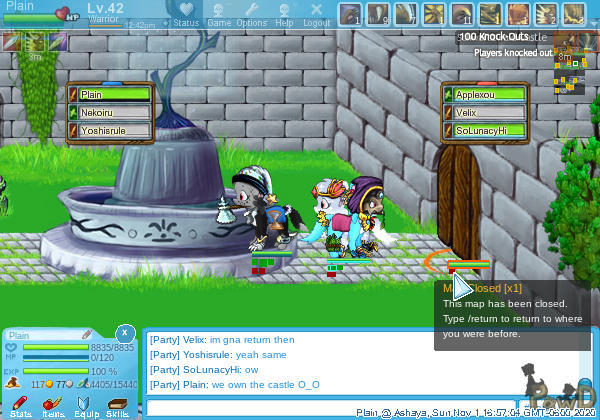
Task: Log out of the game
Action: pos(316,15)
